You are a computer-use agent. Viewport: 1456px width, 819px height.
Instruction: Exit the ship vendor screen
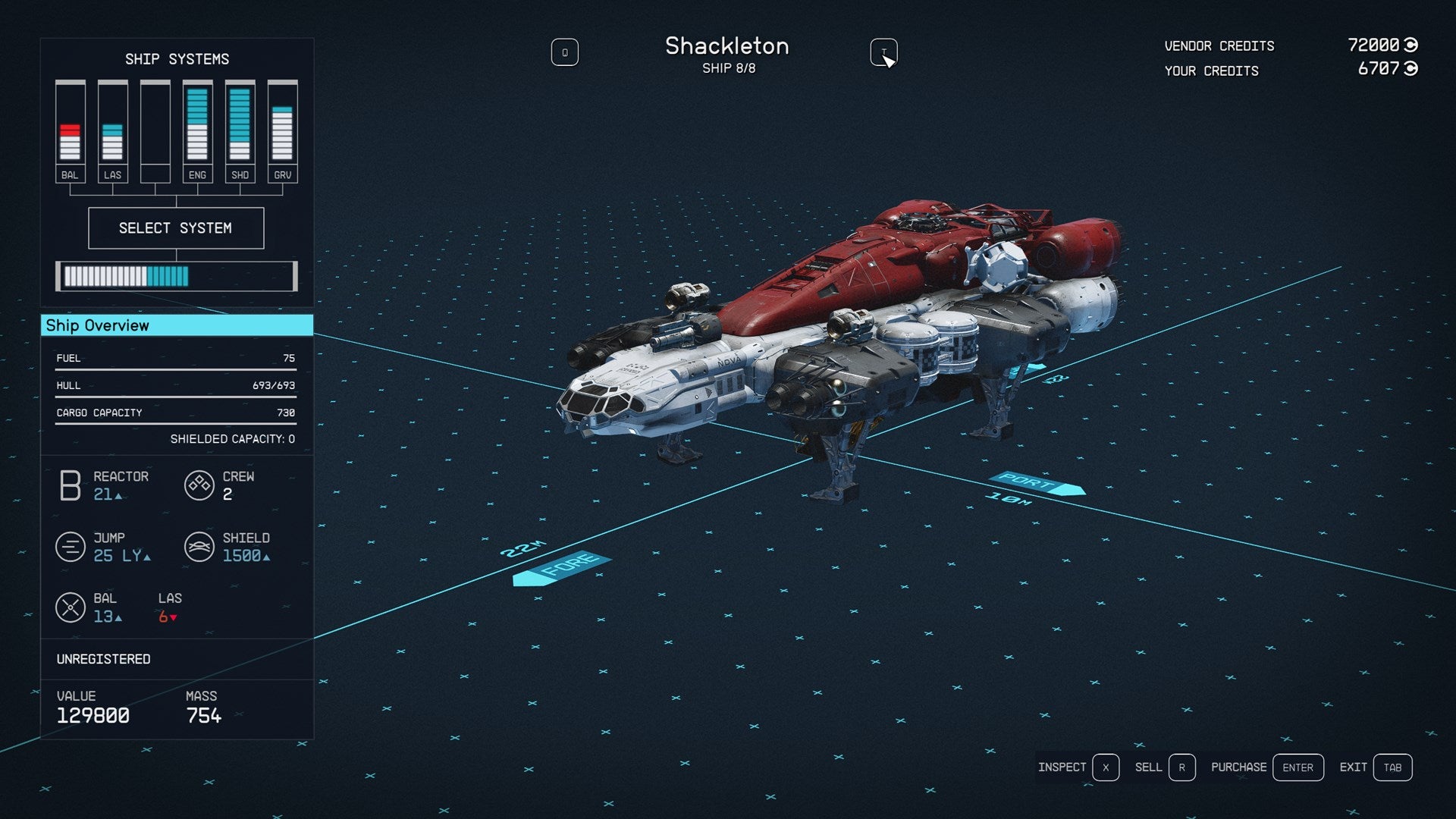1392,767
